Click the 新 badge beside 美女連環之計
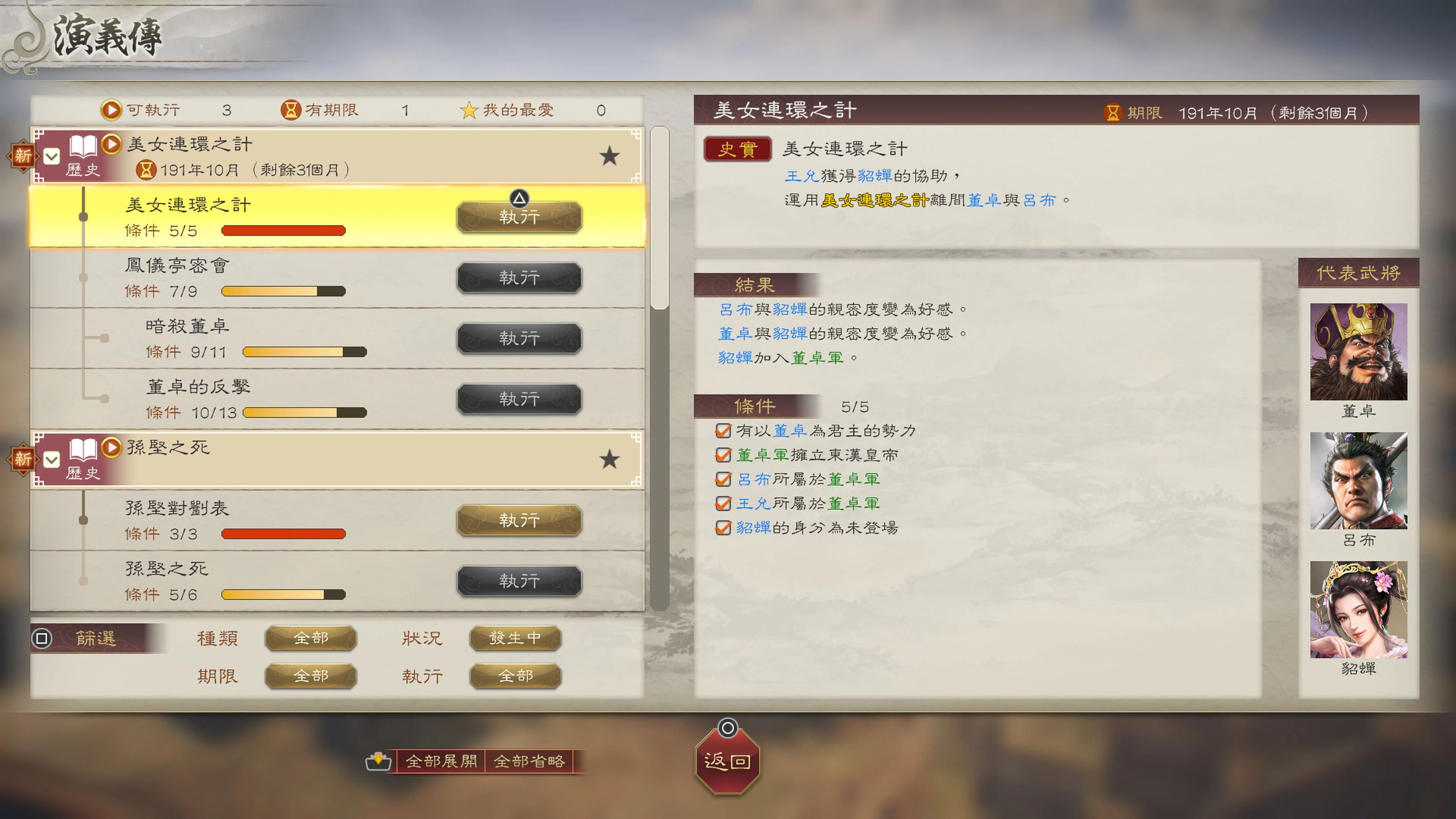This screenshot has width=1456, height=819. tap(23, 157)
